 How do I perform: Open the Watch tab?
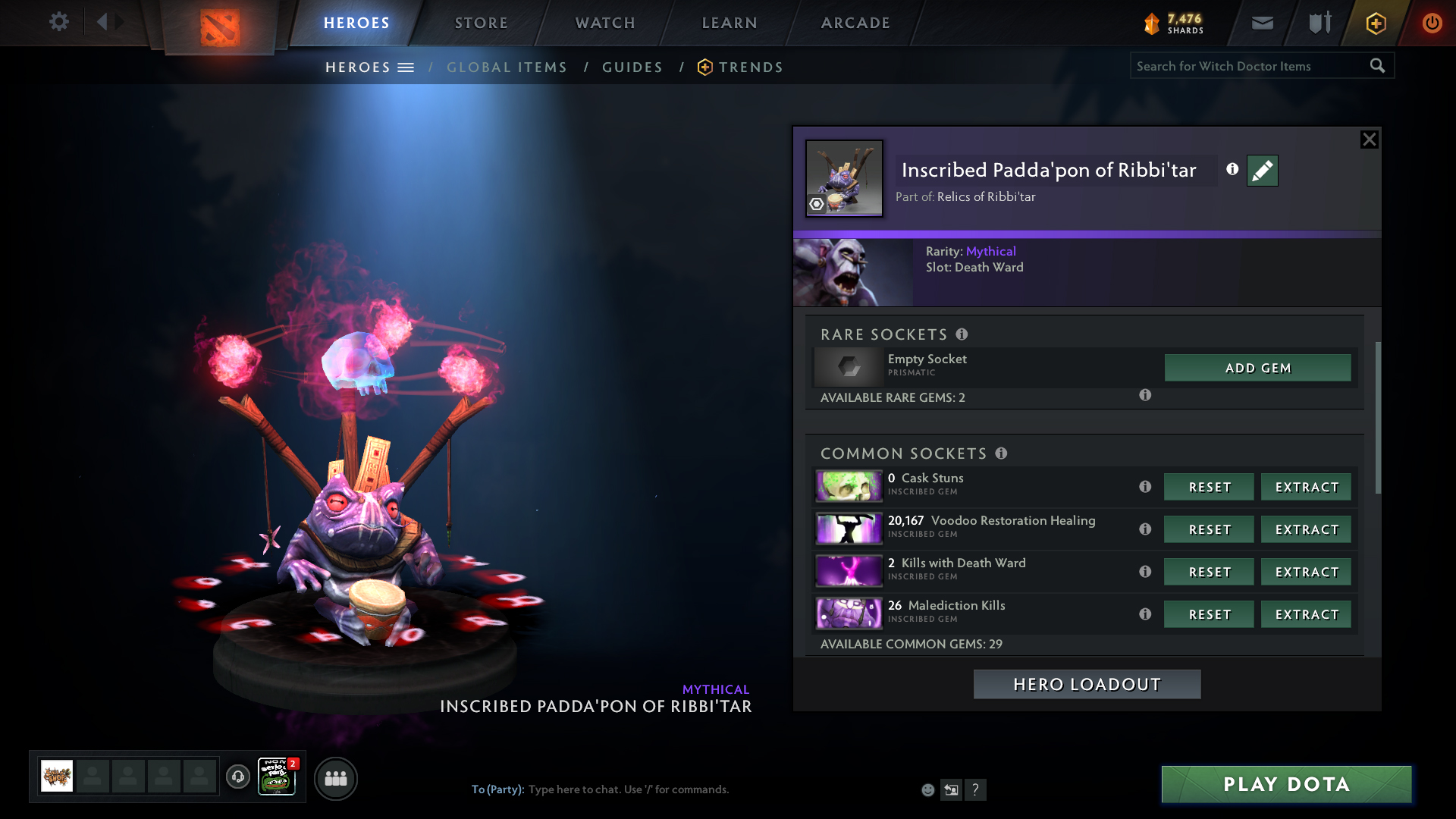605,23
